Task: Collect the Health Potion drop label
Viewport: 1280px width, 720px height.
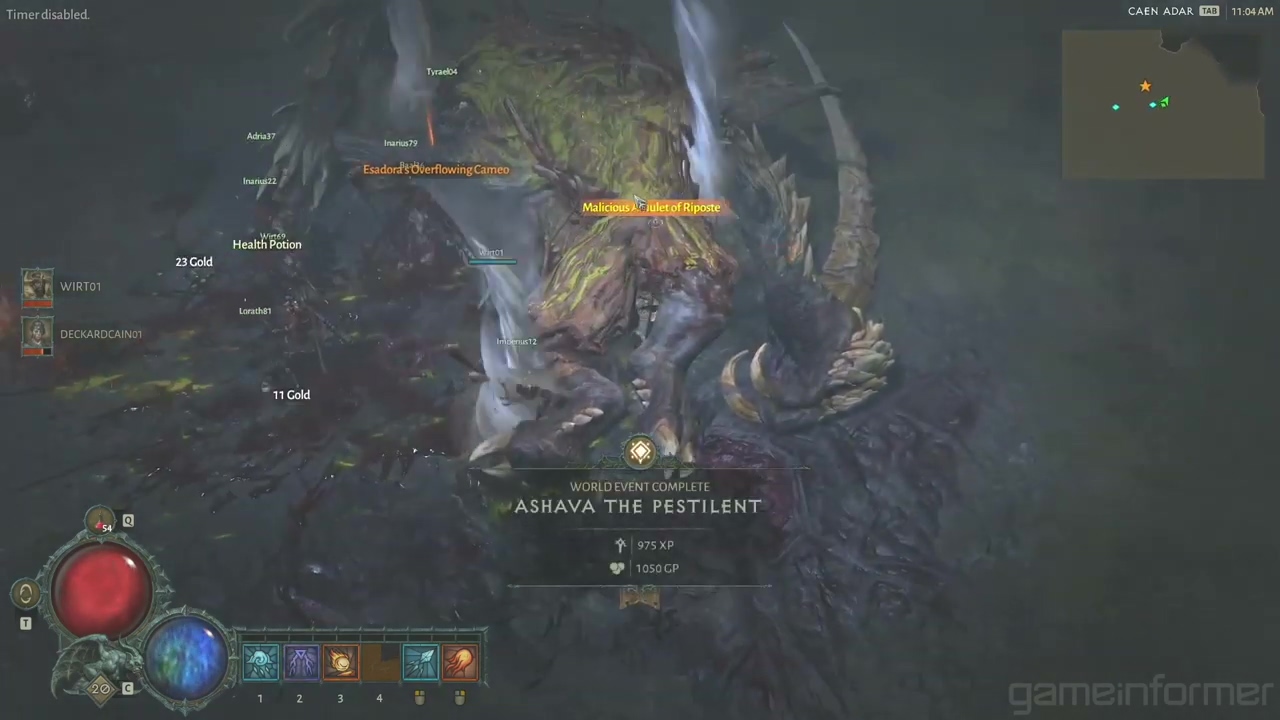Action: (267, 245)
